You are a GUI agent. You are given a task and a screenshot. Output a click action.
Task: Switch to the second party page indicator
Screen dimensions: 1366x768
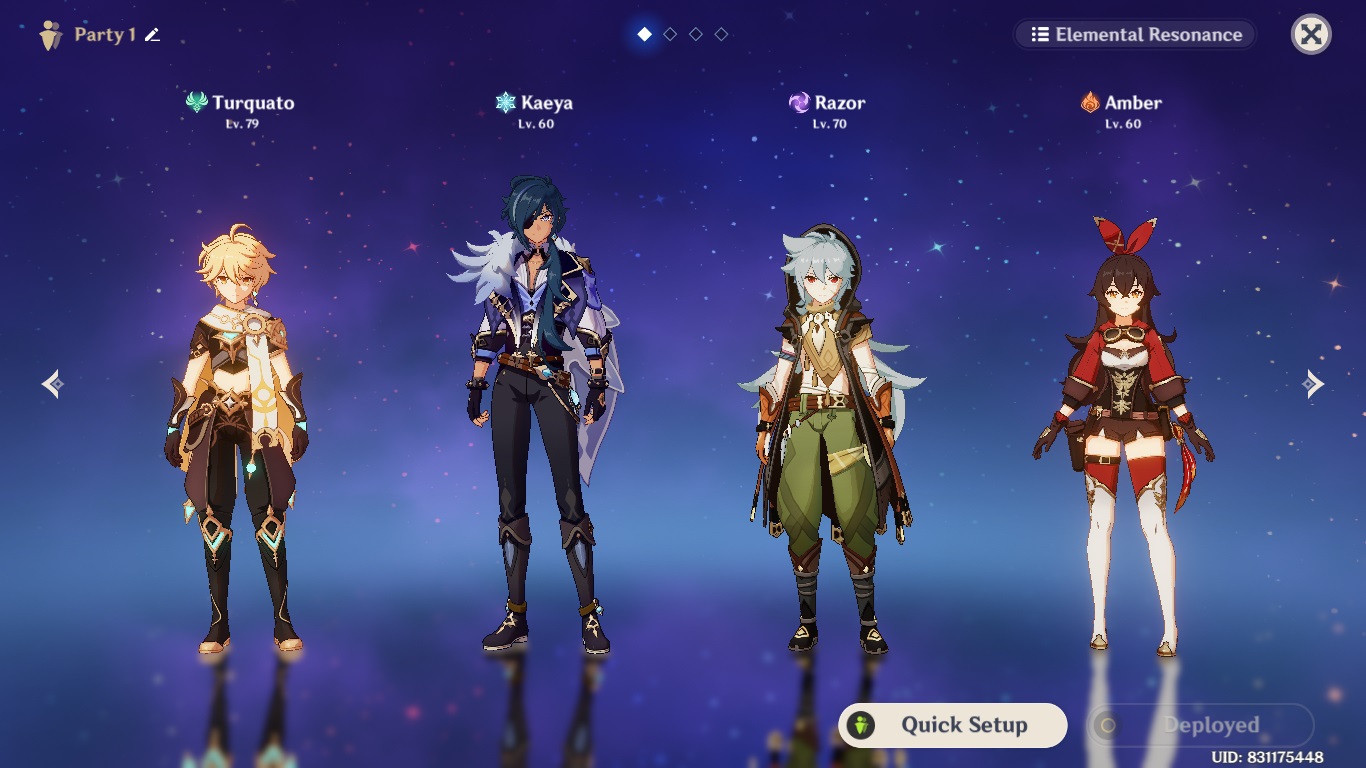(x=670, y=35)
